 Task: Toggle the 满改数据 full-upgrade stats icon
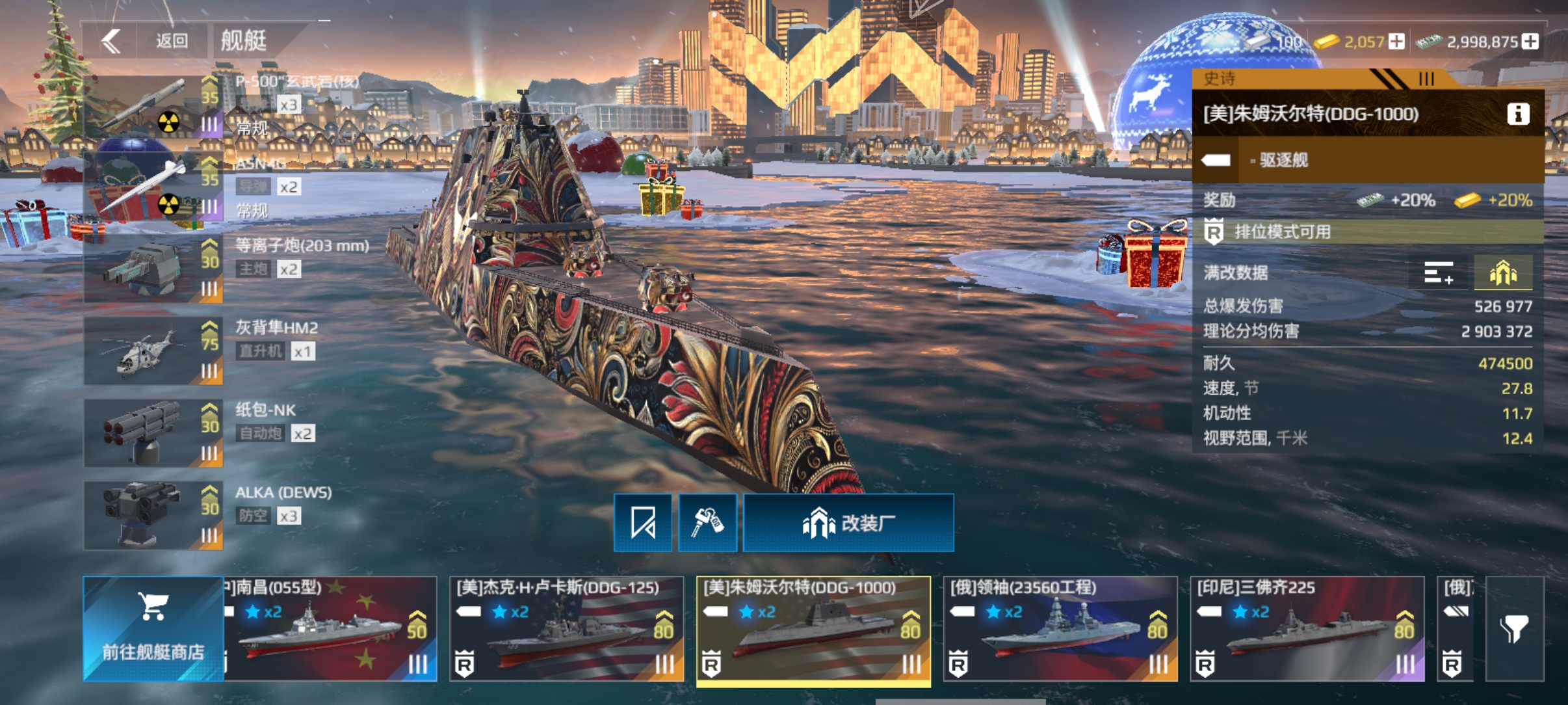coord(1503,273)
